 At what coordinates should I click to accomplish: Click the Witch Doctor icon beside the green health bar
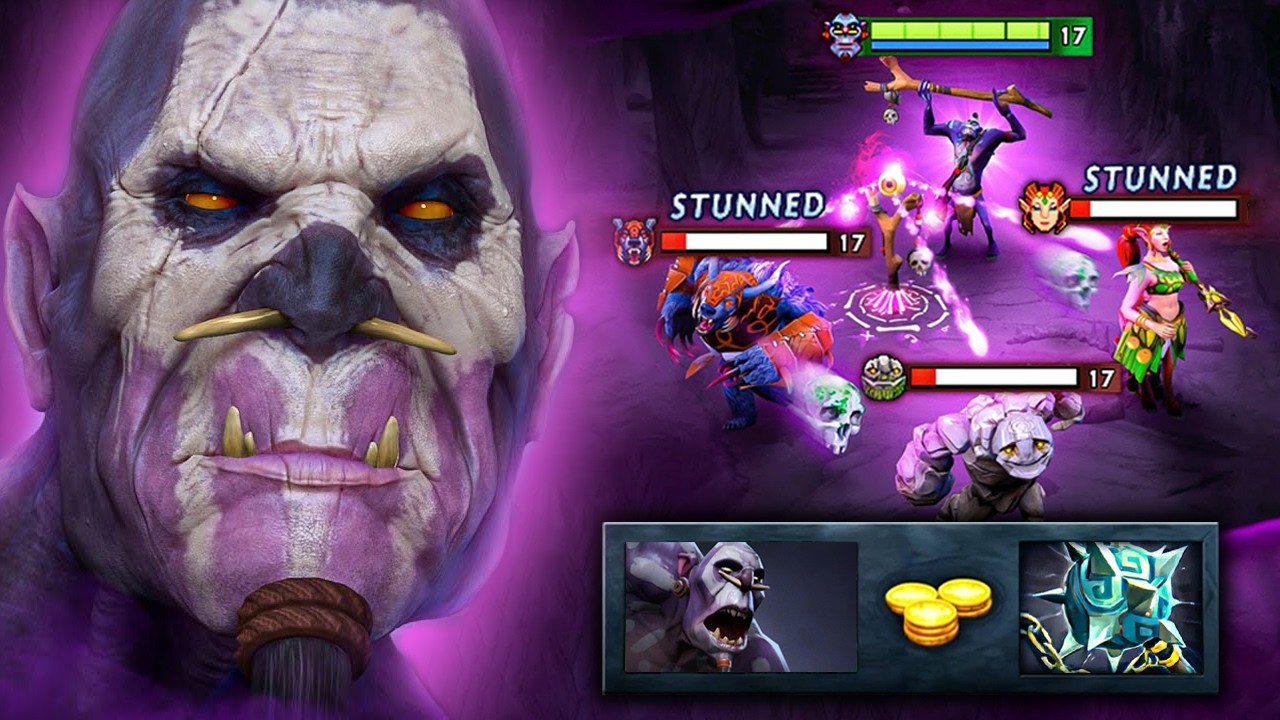[844, 37]
